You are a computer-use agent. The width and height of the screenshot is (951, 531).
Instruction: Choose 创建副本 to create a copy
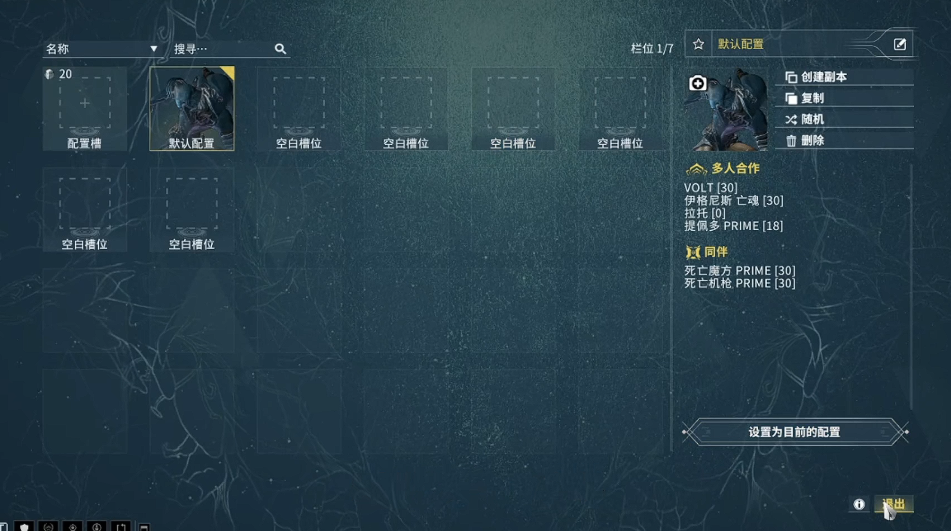click(x=823, y=77)
